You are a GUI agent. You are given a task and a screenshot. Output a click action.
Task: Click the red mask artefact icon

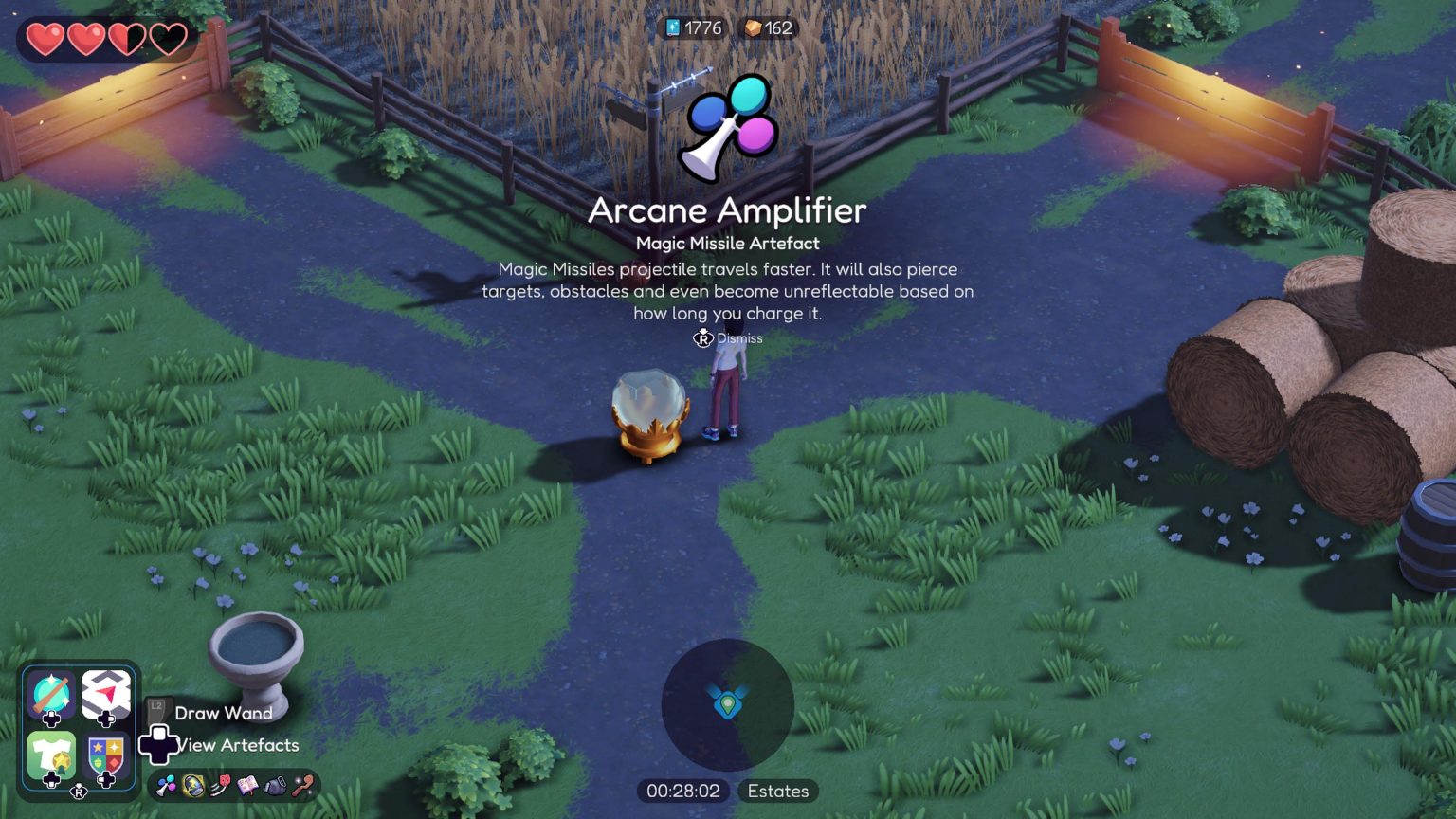coord(221,784)
